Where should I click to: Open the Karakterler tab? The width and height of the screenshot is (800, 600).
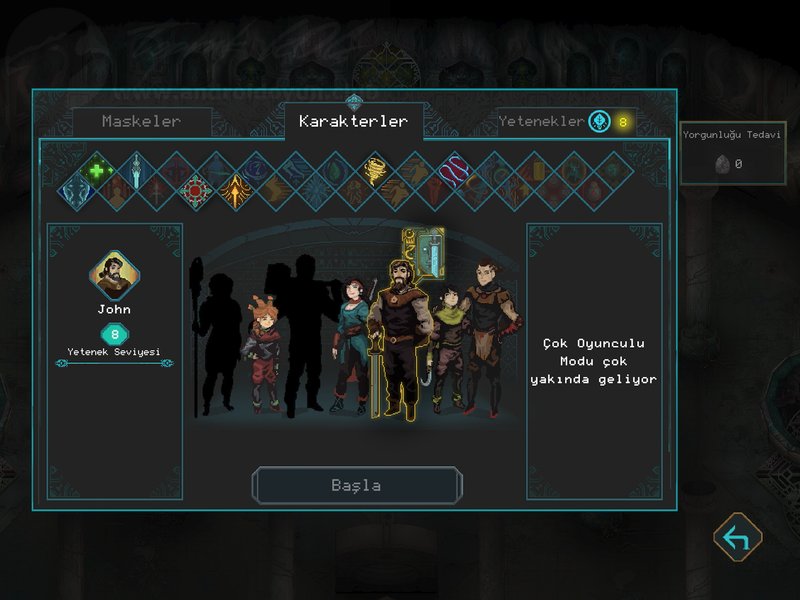353,121
